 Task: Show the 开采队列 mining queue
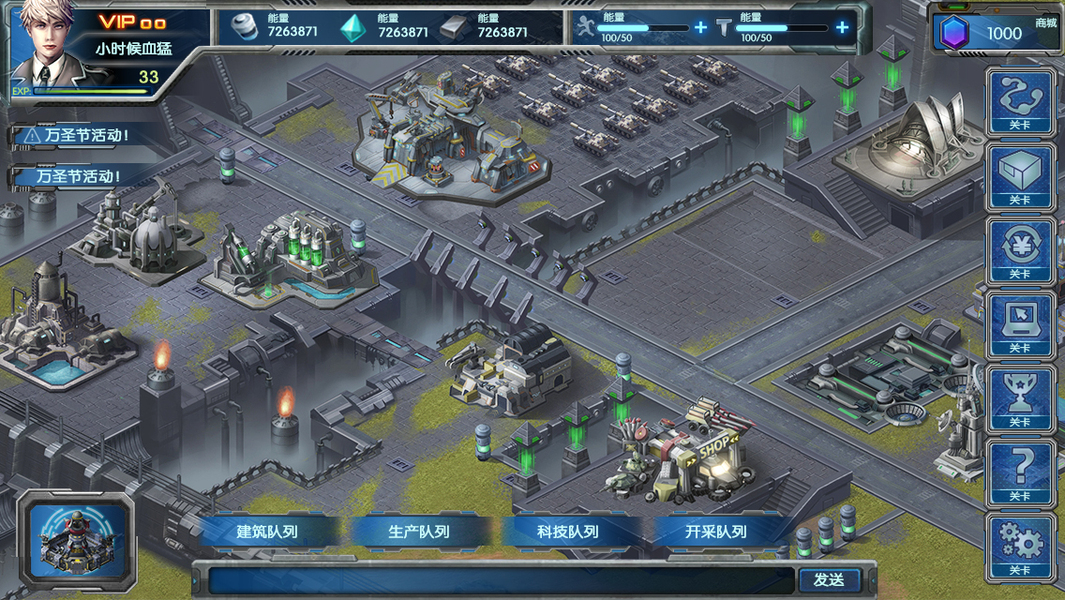coord(716,532)
